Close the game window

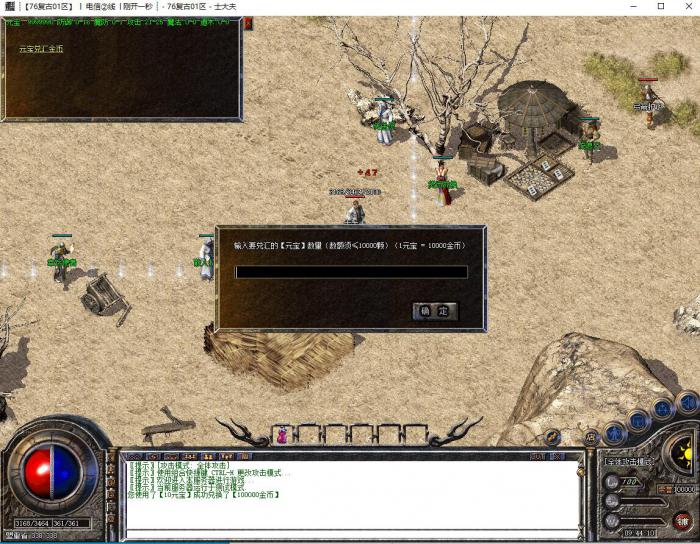click(x=686, y=7)
